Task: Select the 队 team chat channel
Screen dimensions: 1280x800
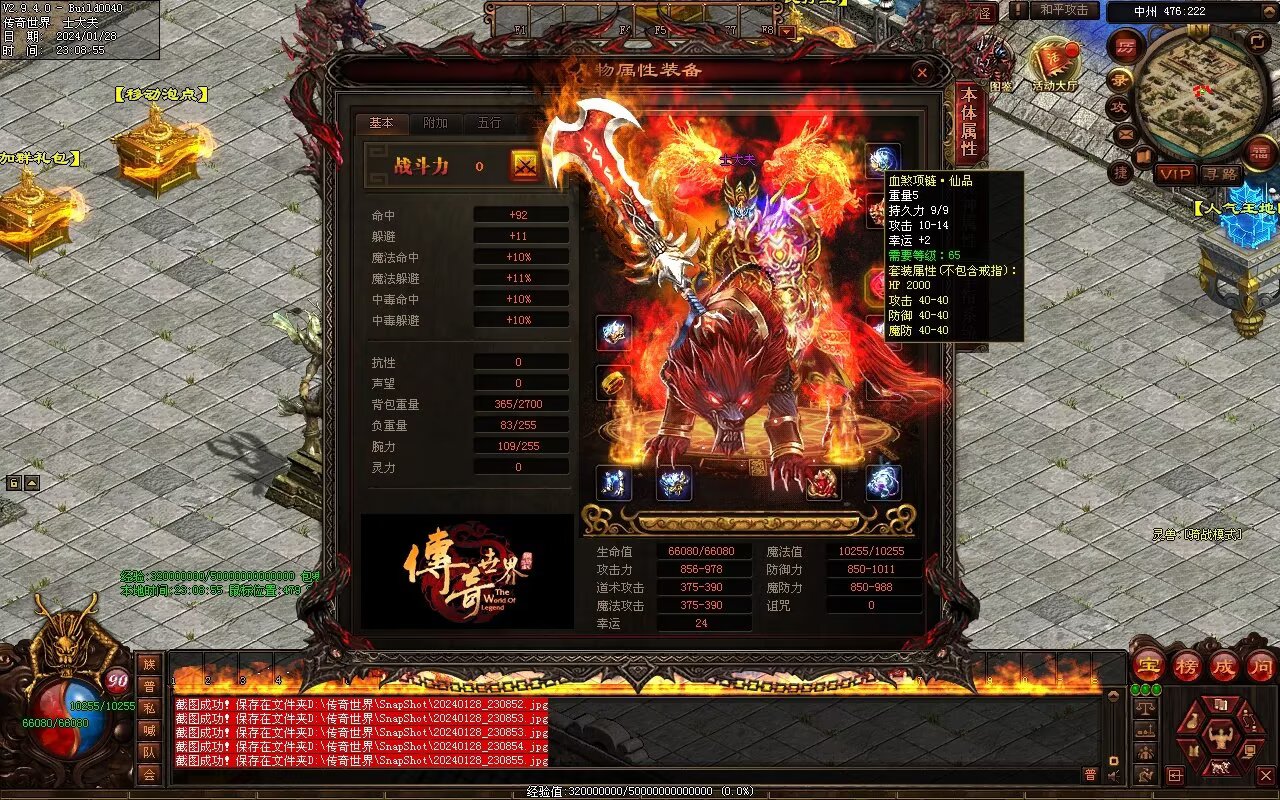Action: [149, 752]
